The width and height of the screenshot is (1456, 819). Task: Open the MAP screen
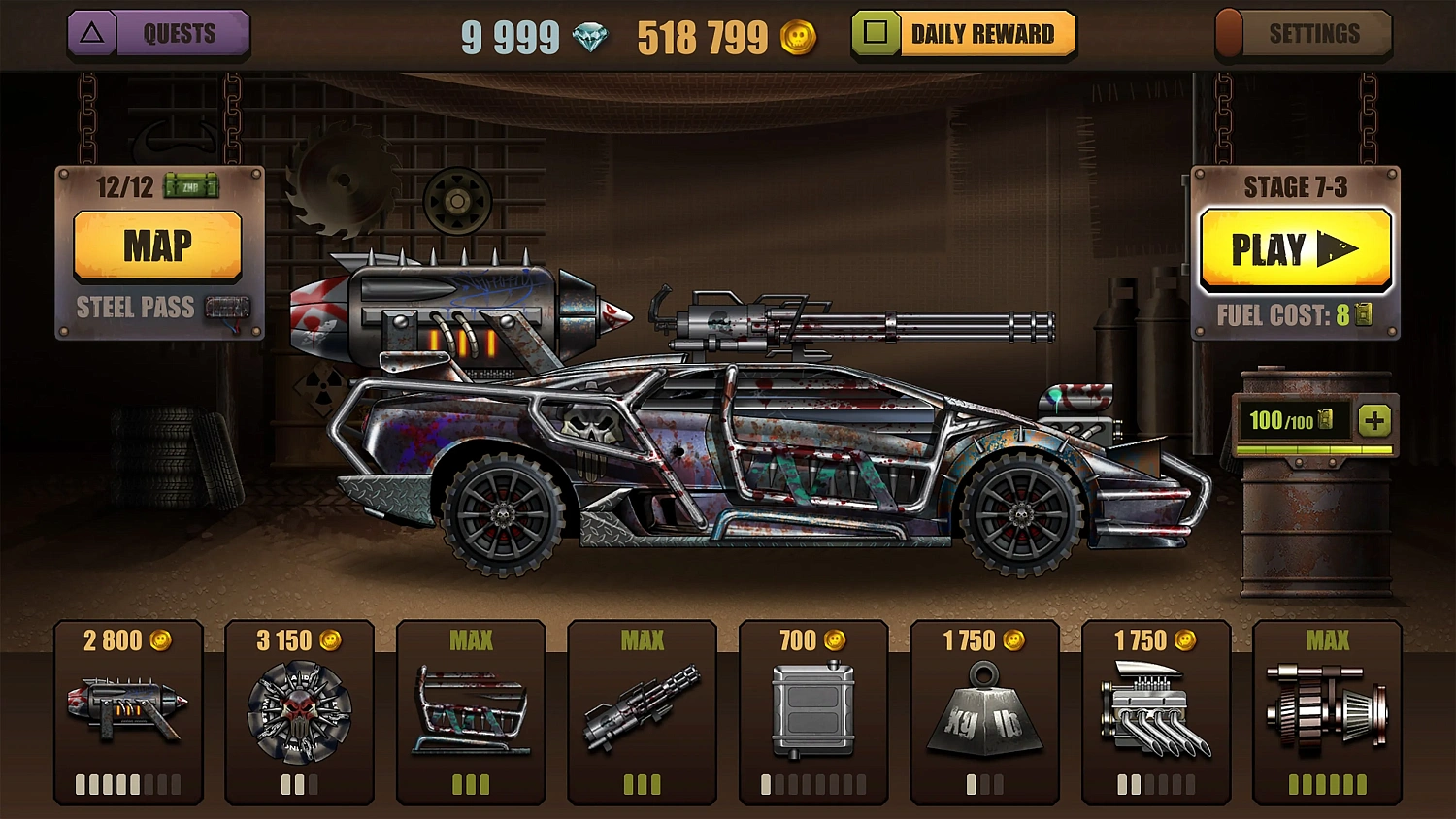159,246
